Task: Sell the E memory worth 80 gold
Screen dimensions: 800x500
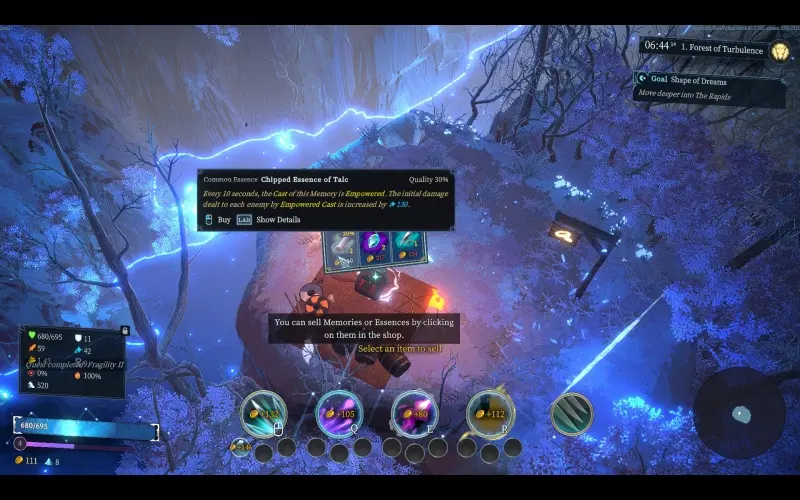Action: (413, 413)
